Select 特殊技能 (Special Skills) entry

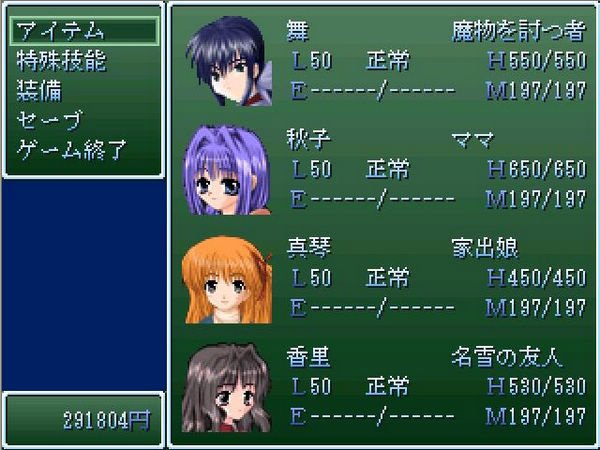[x=62, y=60]
